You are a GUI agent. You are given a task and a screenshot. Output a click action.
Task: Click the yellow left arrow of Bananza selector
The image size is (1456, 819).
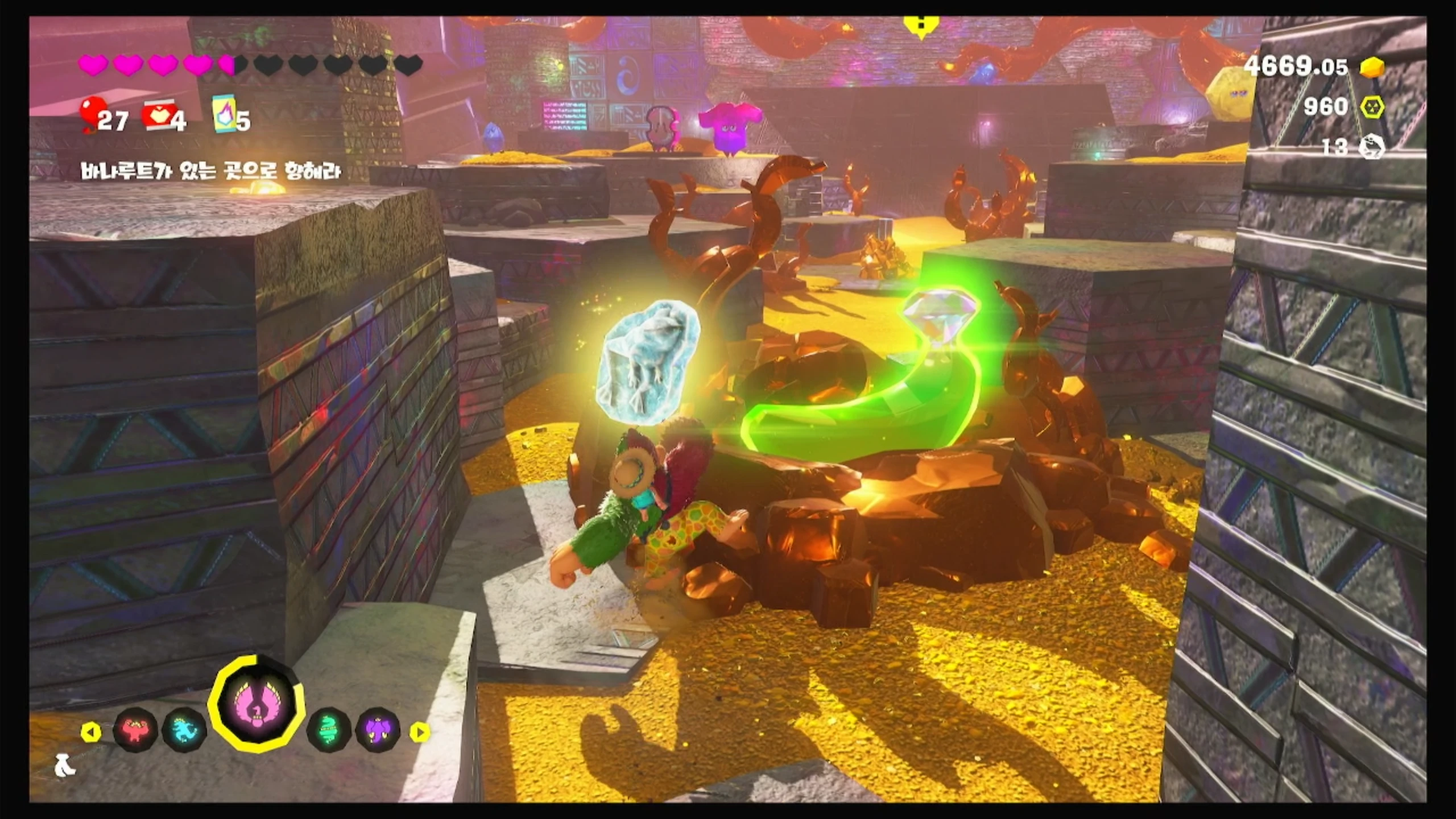(x=90, y=732)
